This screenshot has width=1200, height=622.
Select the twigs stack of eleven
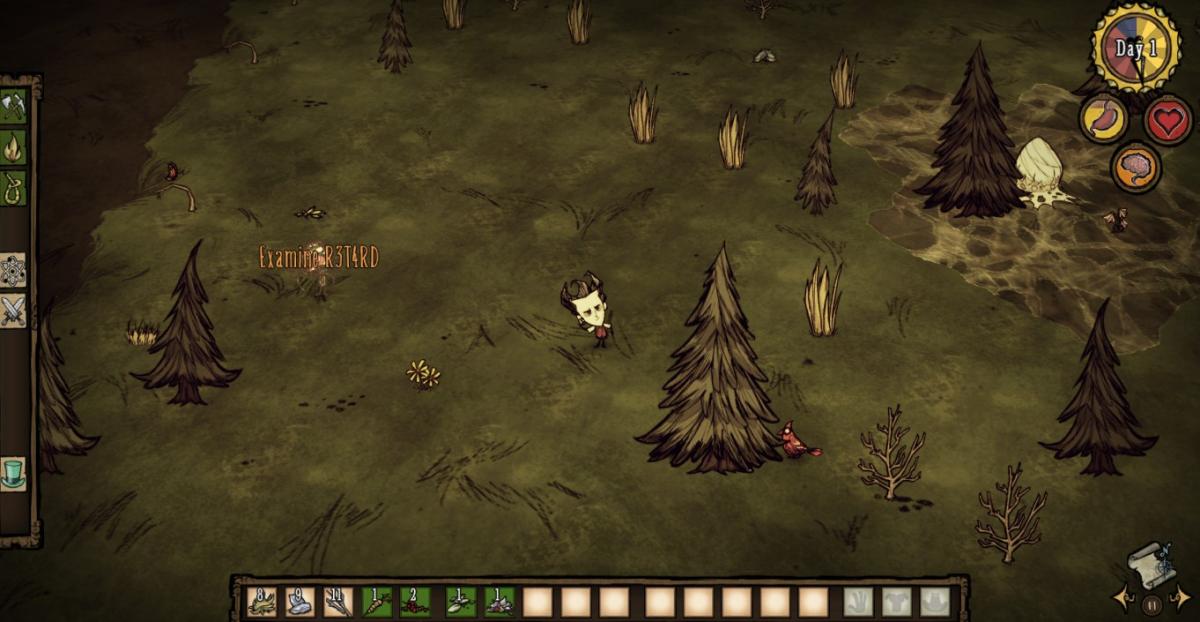[338, 601]
